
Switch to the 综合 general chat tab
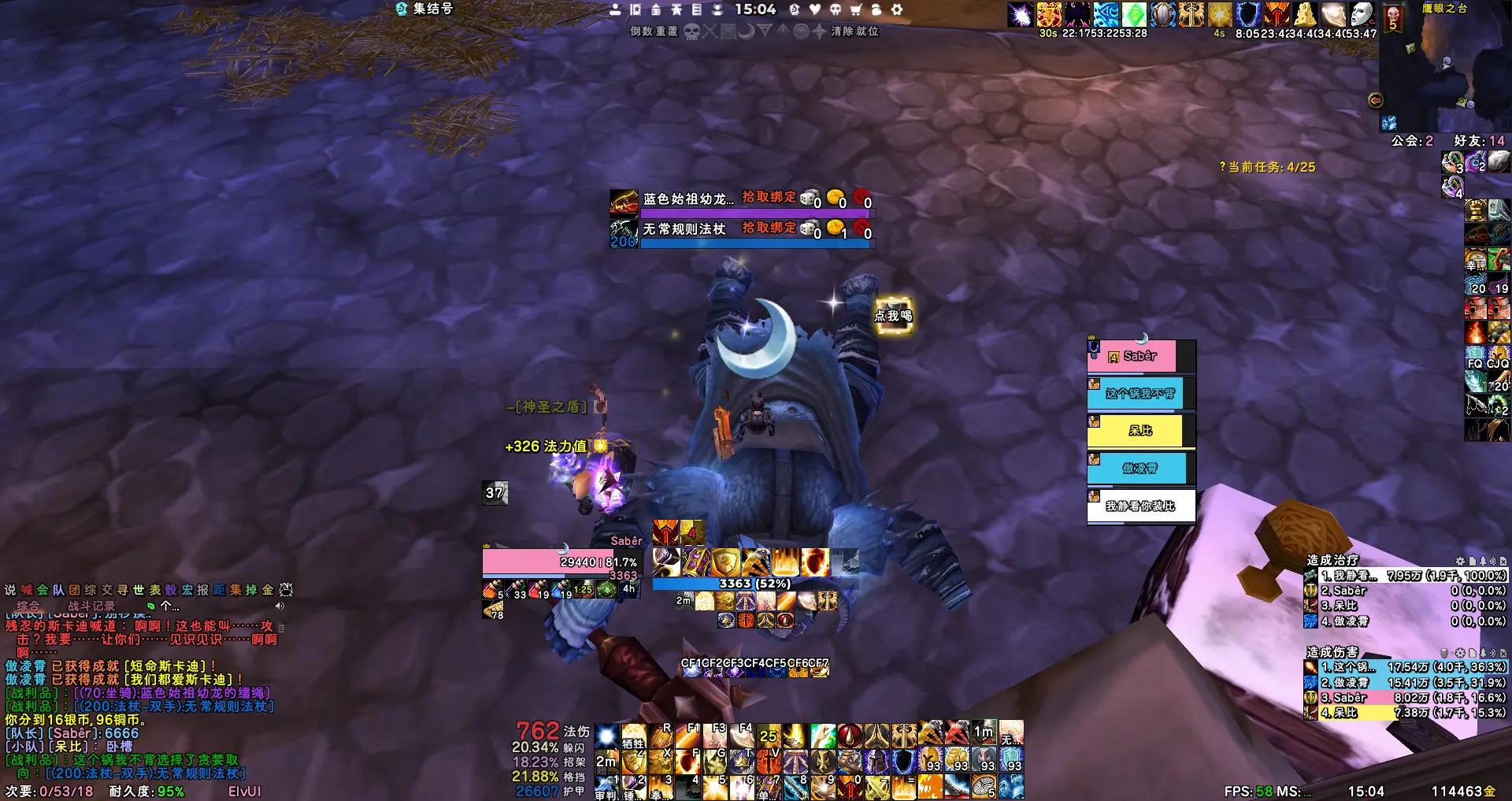[x=28, y=606]
